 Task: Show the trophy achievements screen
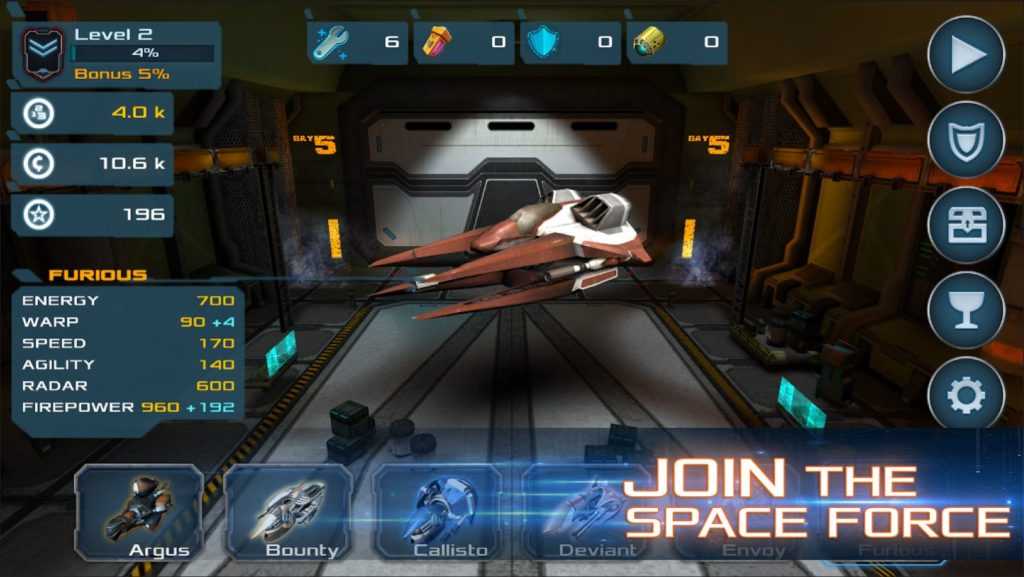pyautogui.click(x=965, y=310)
